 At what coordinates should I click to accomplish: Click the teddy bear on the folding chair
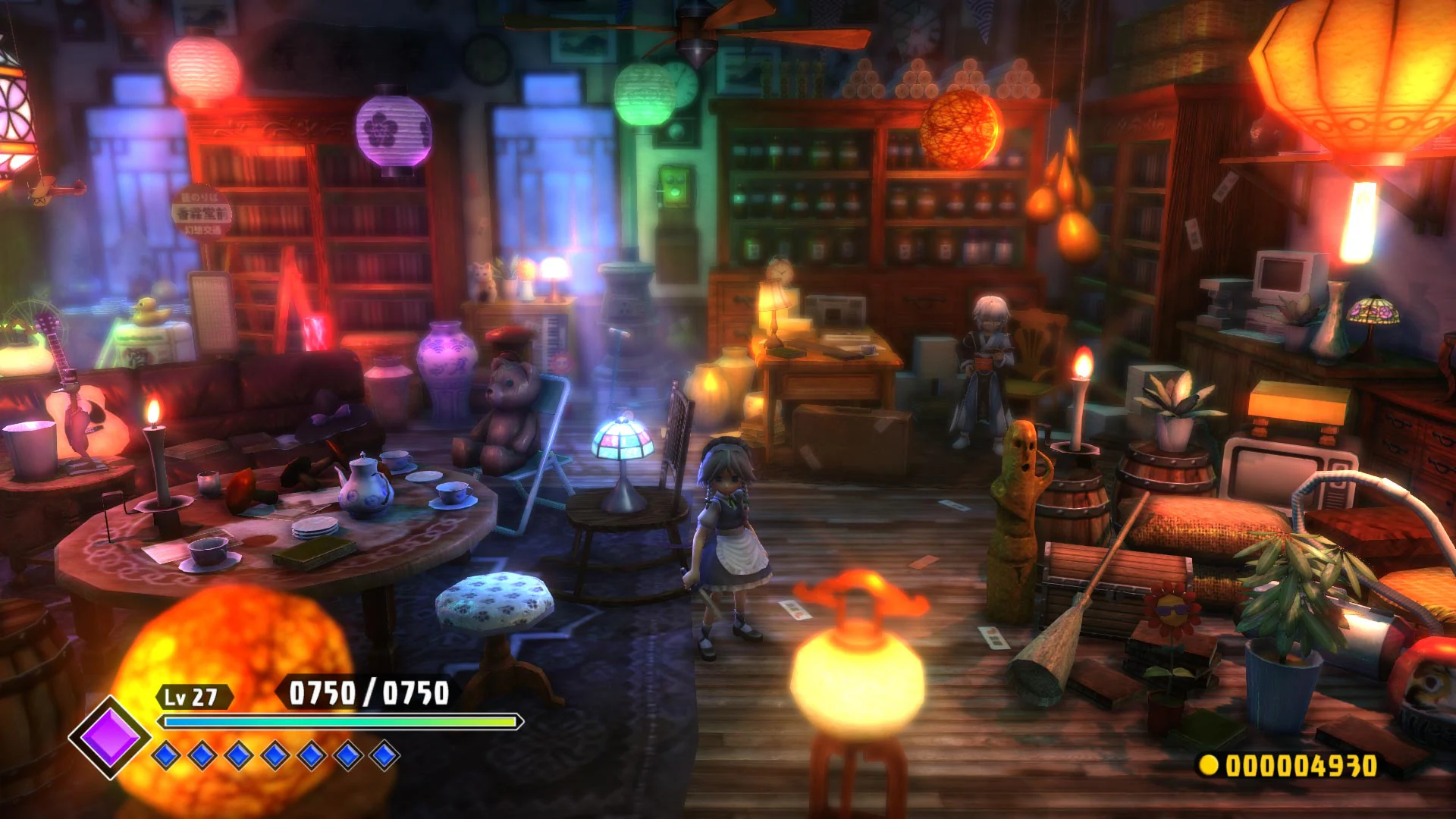(x=510, y=413)
